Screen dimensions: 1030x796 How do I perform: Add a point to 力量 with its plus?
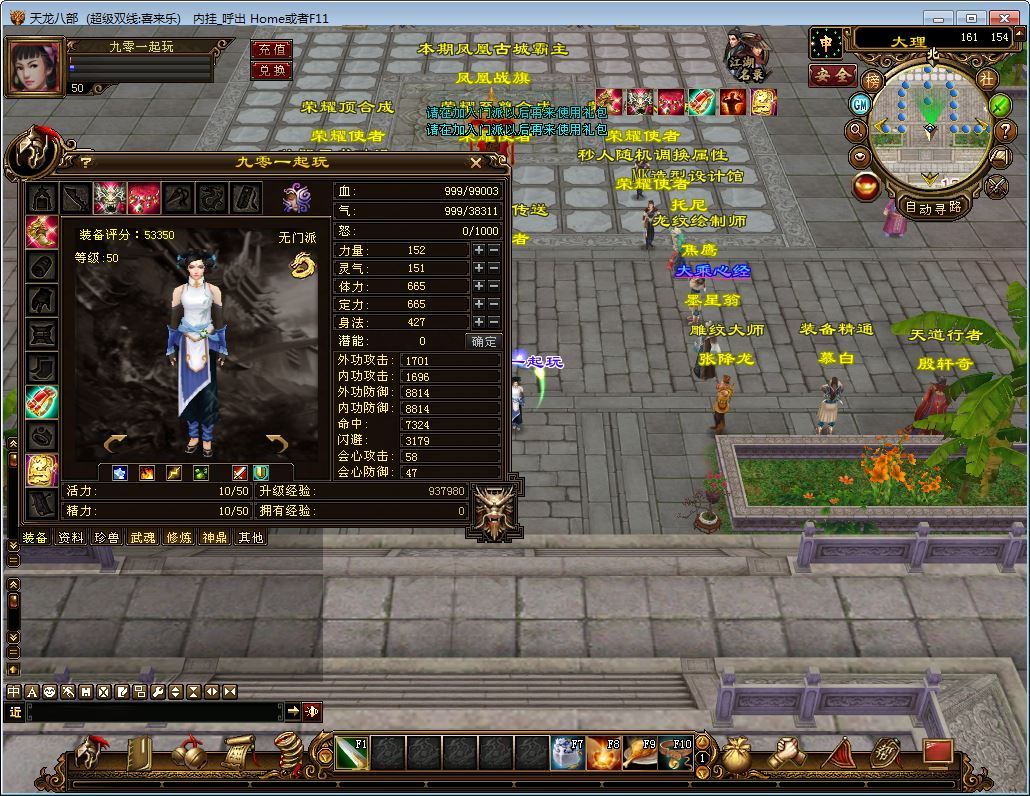tap(479, 250)
